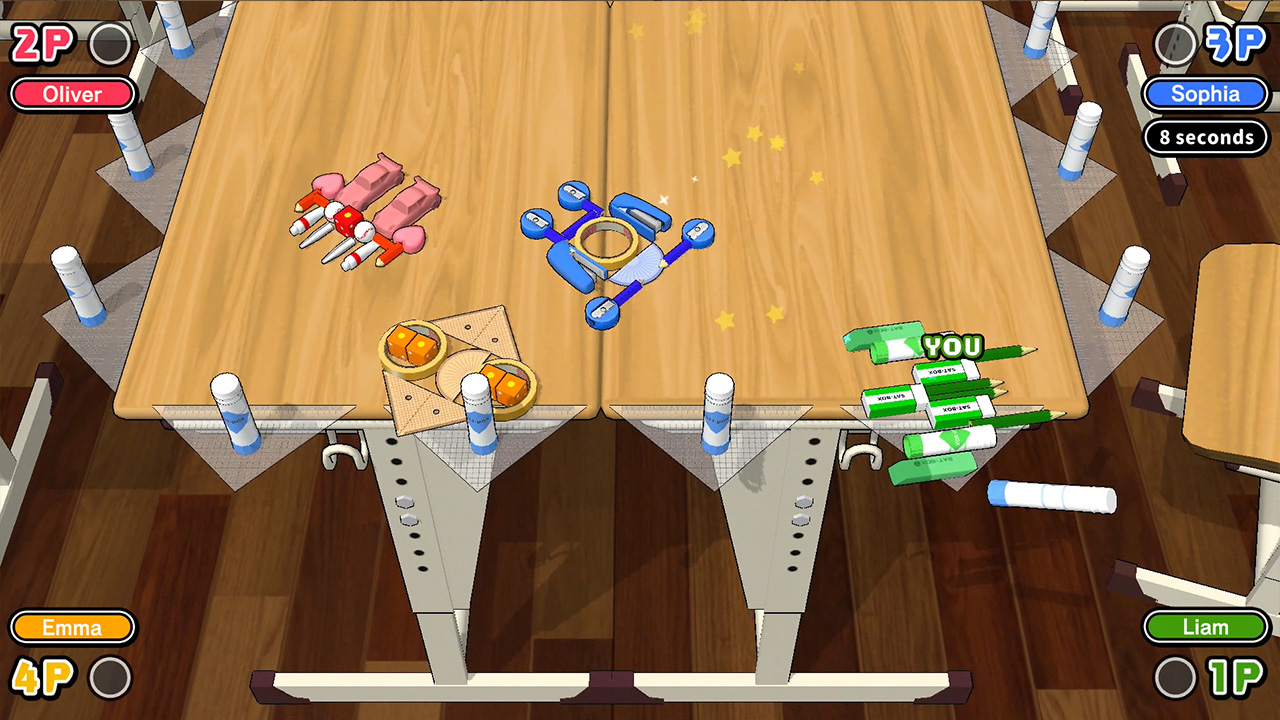This screenshot has height=720, width=1280.
Task: Click the Liam name badge
Action: 1205,627
